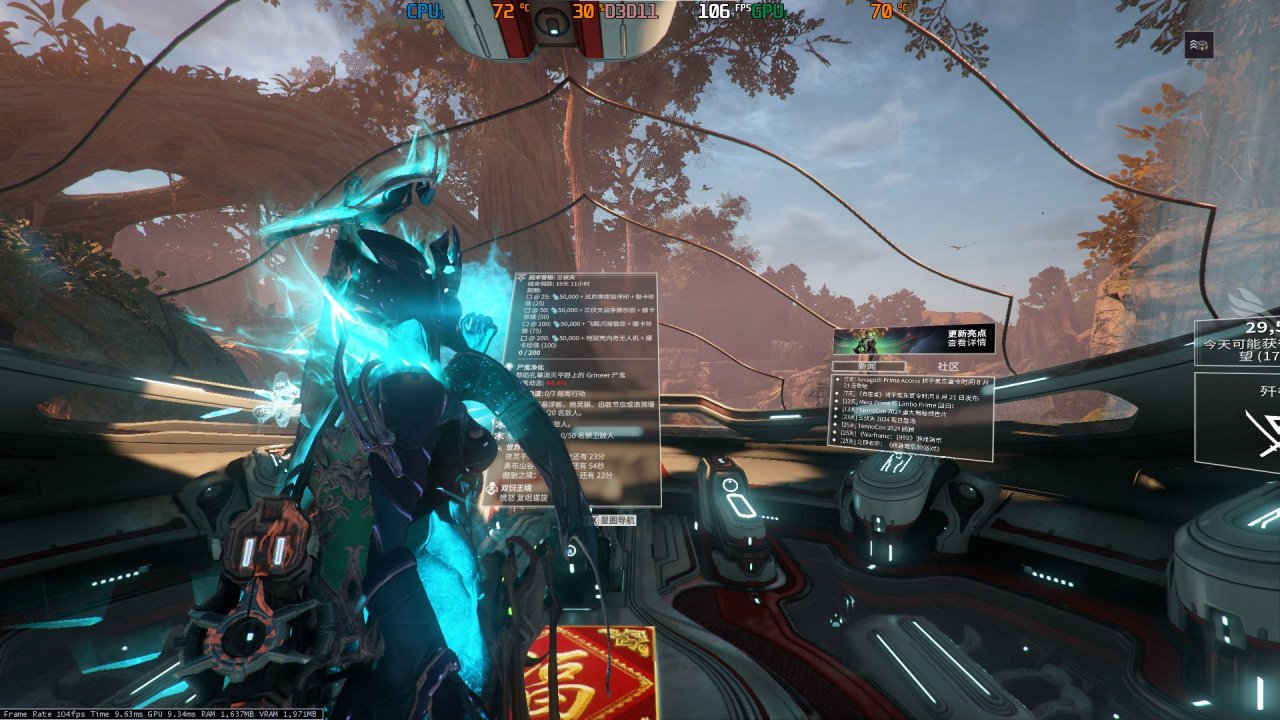Switch to the 社区 community tab

[x=947, y=367]
